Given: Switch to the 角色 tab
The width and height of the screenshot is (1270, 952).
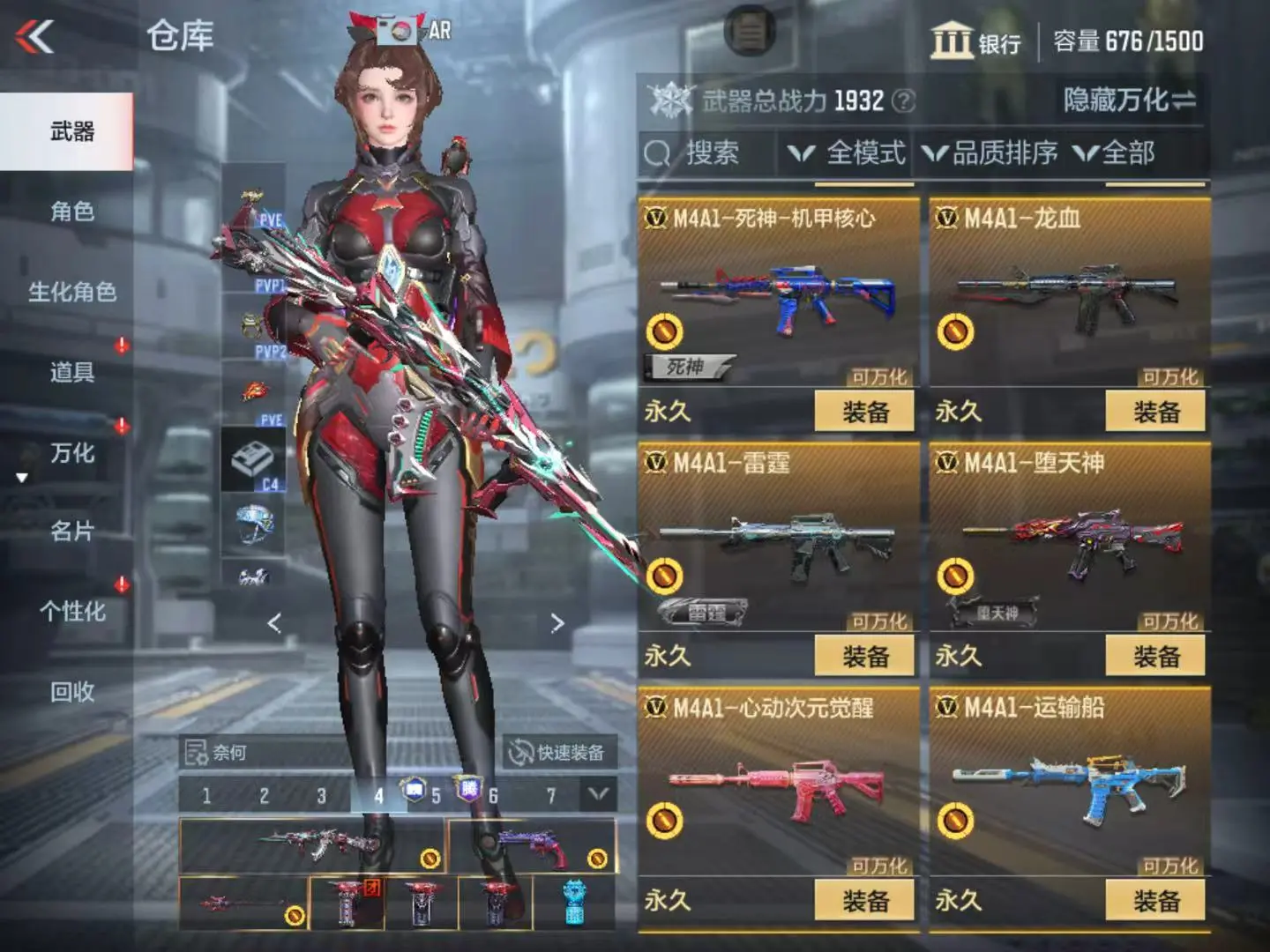Looking at the screenshot, I should click(x=71, y=212).
